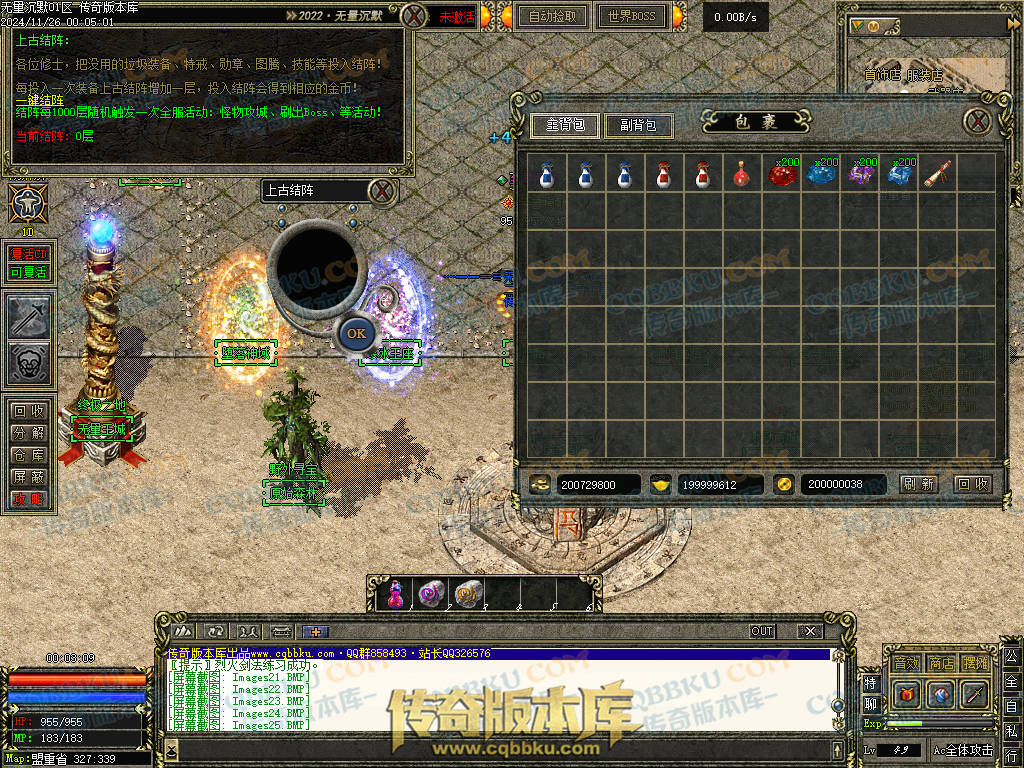Viewport: 1024px width, 768px height.
Task: Click the red gift box icon
Action: pos(906,693)
